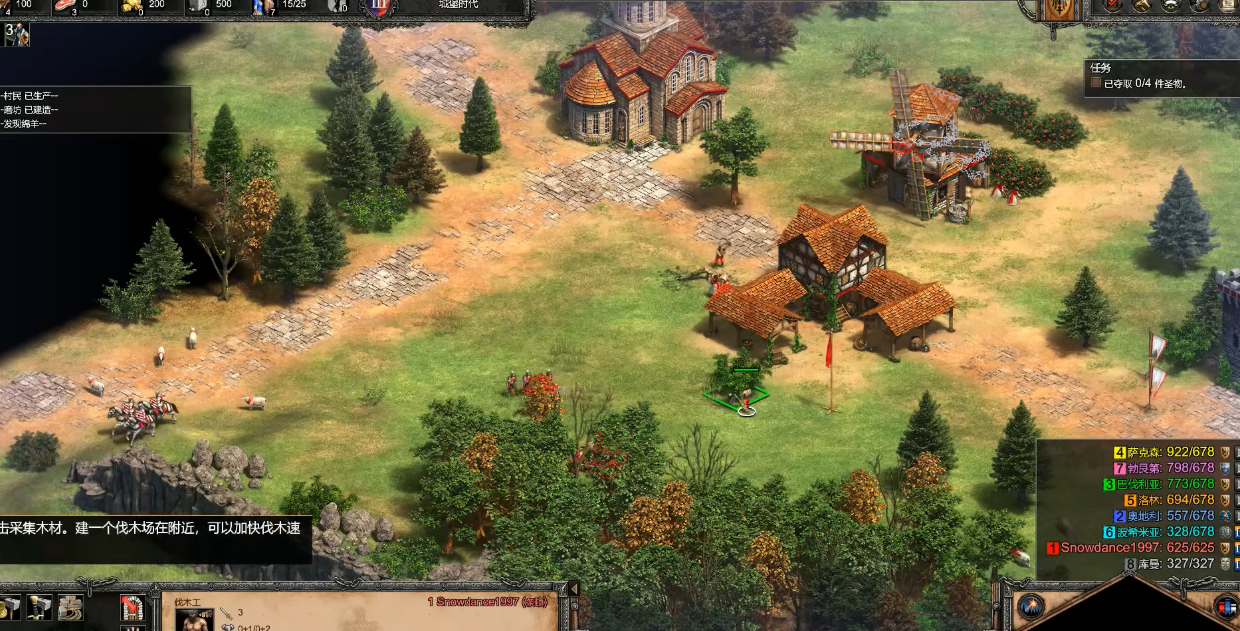
Task: Click the lumberjack unit portrait
Action: [195, 619]
